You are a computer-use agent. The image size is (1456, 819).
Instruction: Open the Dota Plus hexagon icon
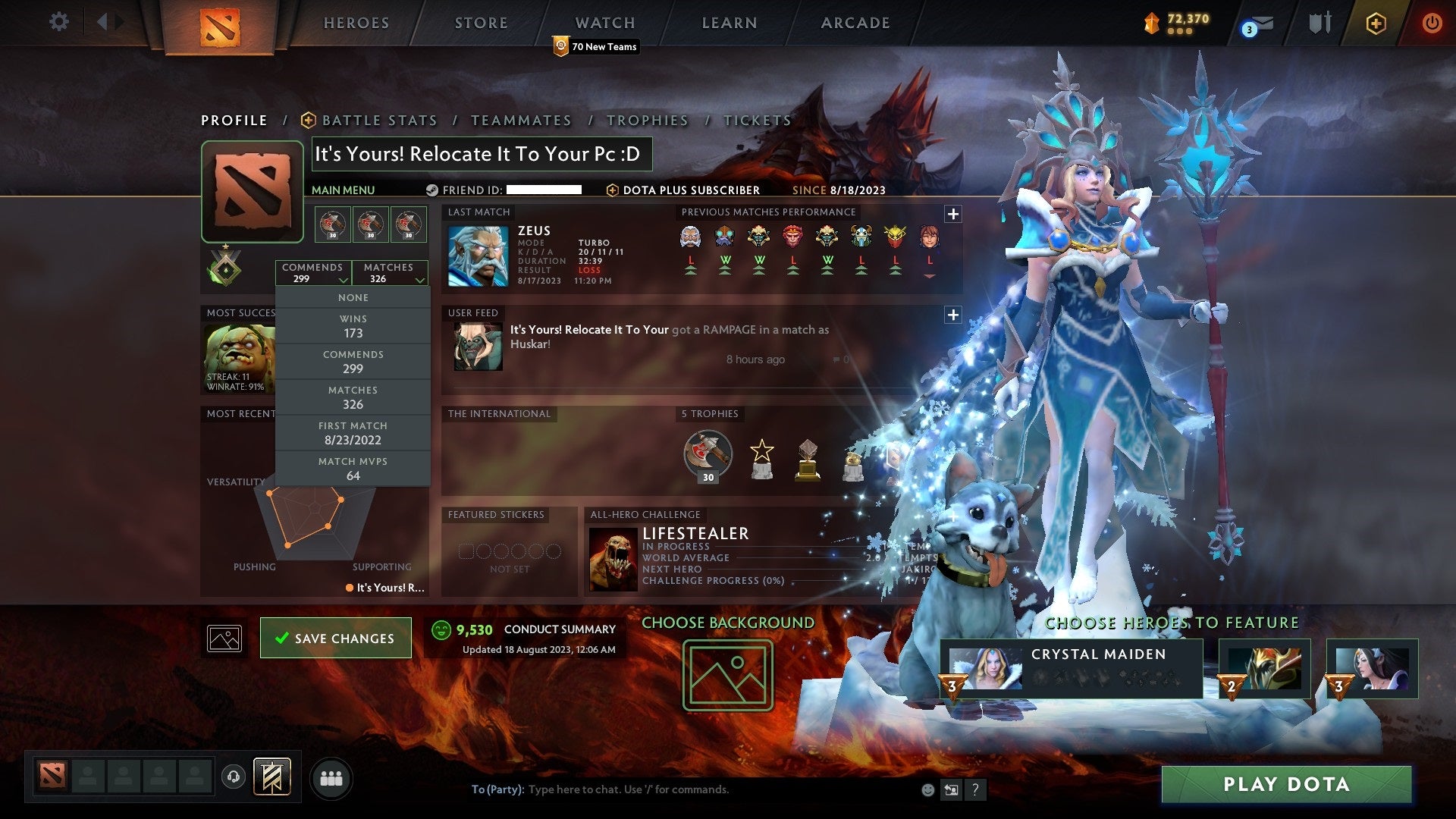[1378, 22]
